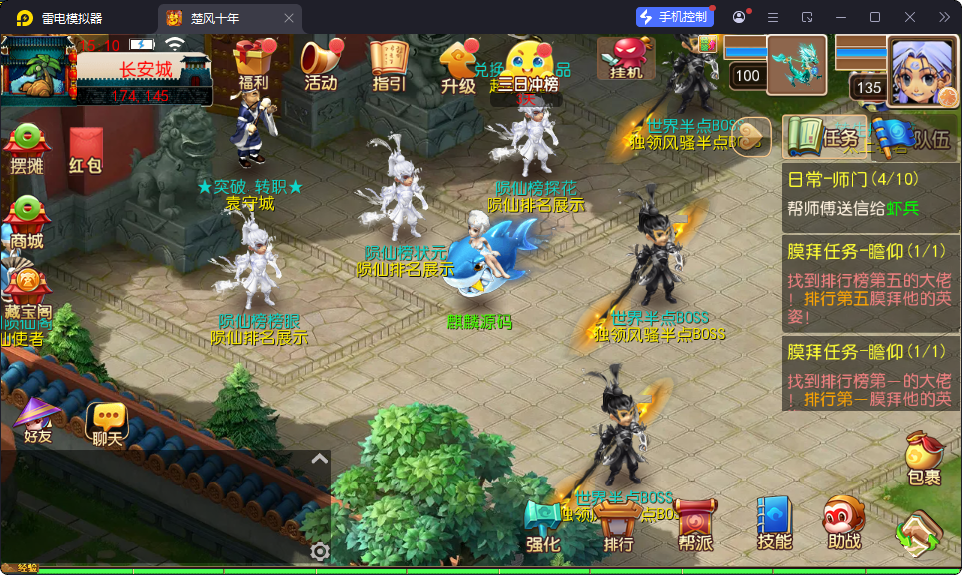Open the 帮派 guild menu
Viewport: 962px width, 575px height.
coord(695,525)
